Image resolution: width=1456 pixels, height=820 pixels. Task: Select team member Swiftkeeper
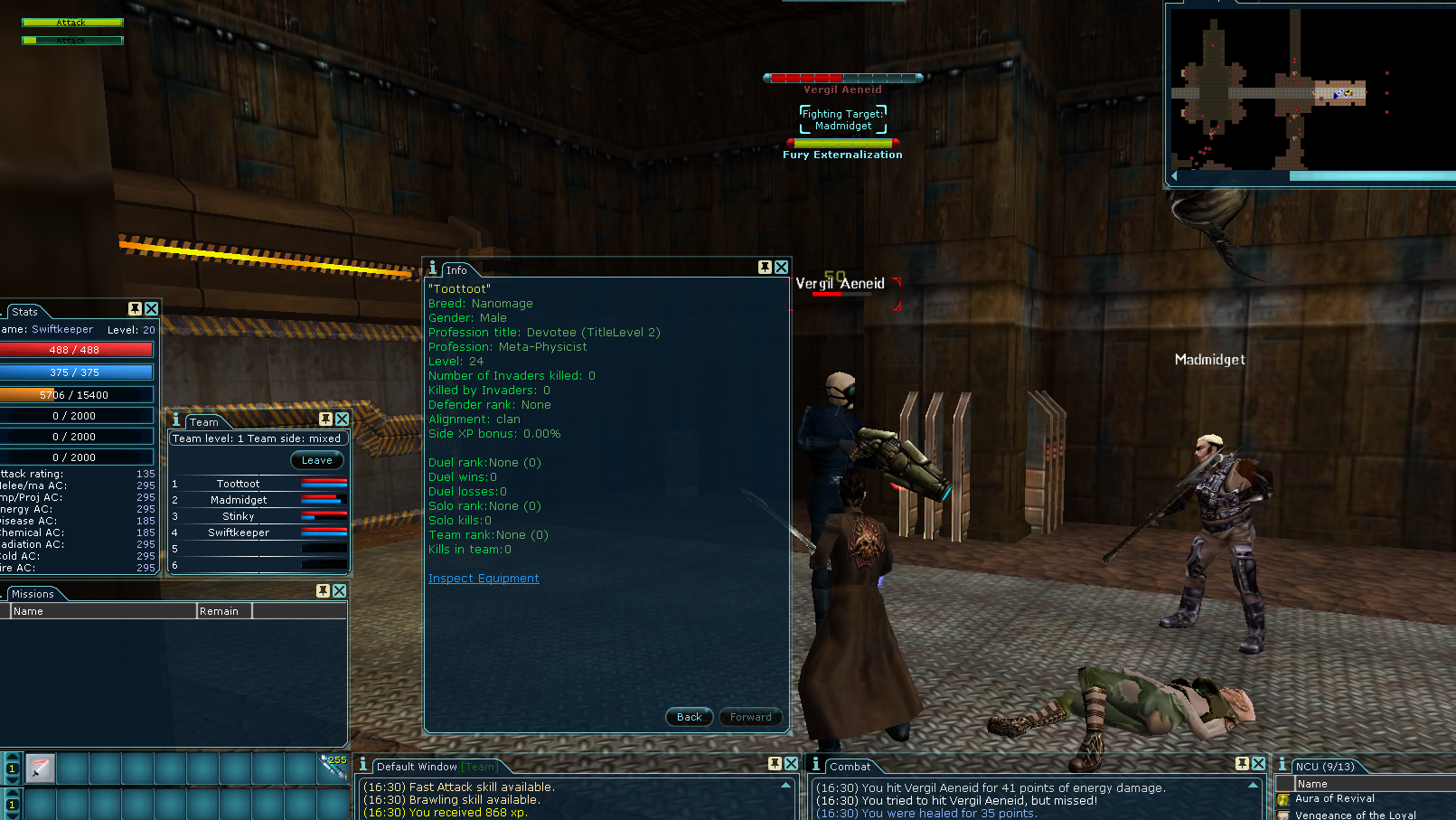pos(239,533)
